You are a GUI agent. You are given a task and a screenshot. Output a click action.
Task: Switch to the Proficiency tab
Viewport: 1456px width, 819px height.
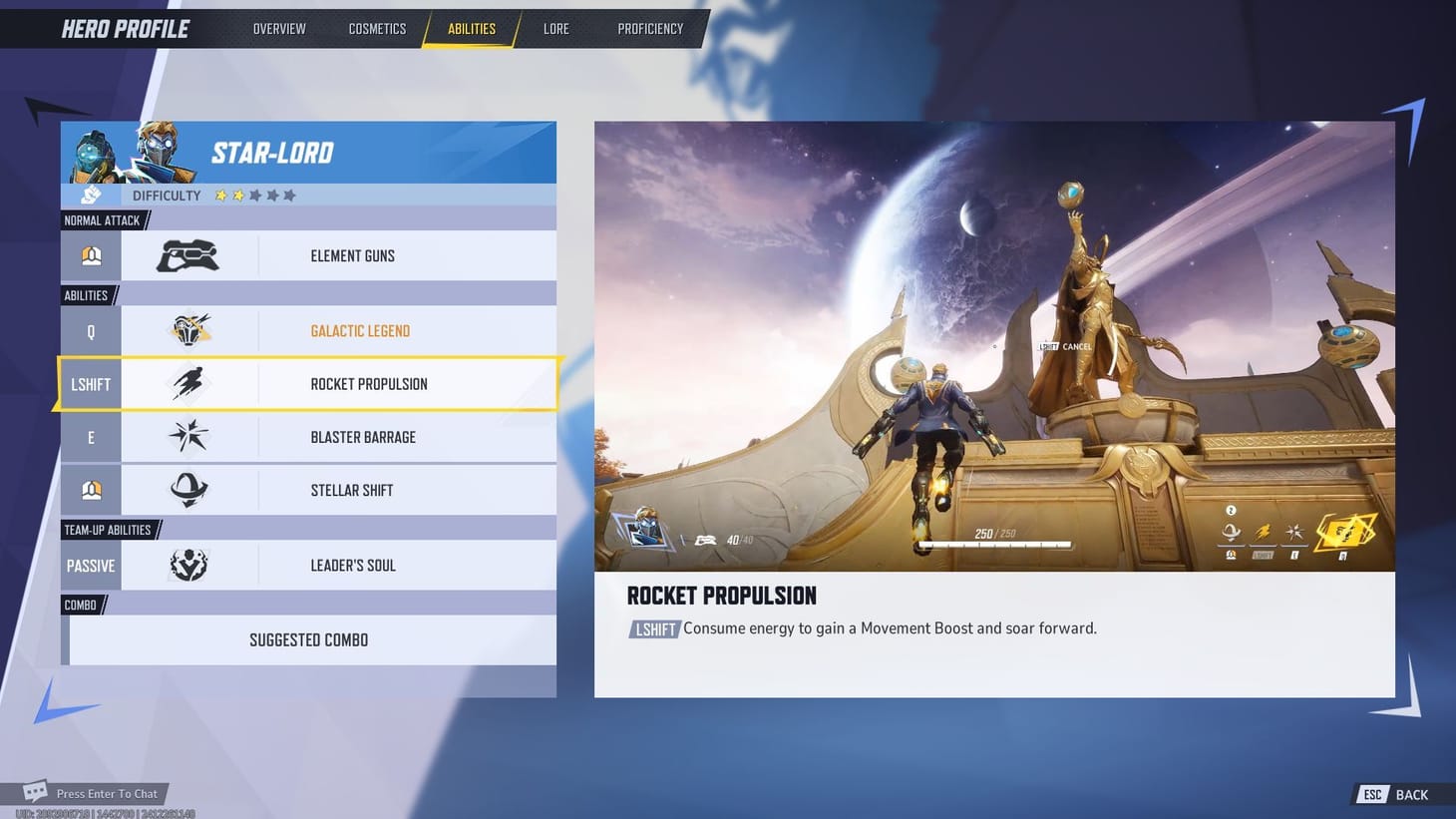650,28
